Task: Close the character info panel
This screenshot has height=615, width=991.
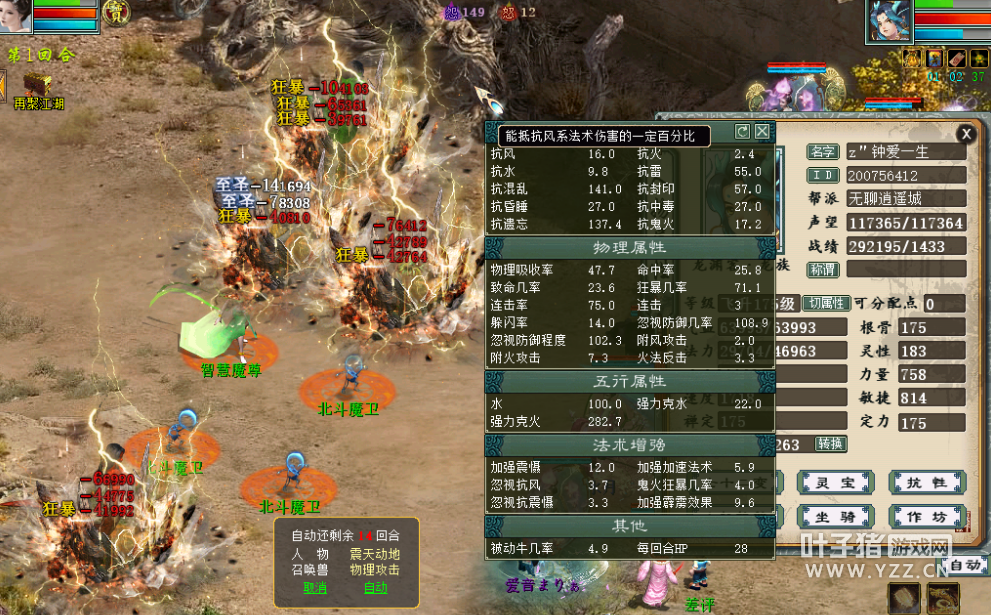Action: coord(965,133)
